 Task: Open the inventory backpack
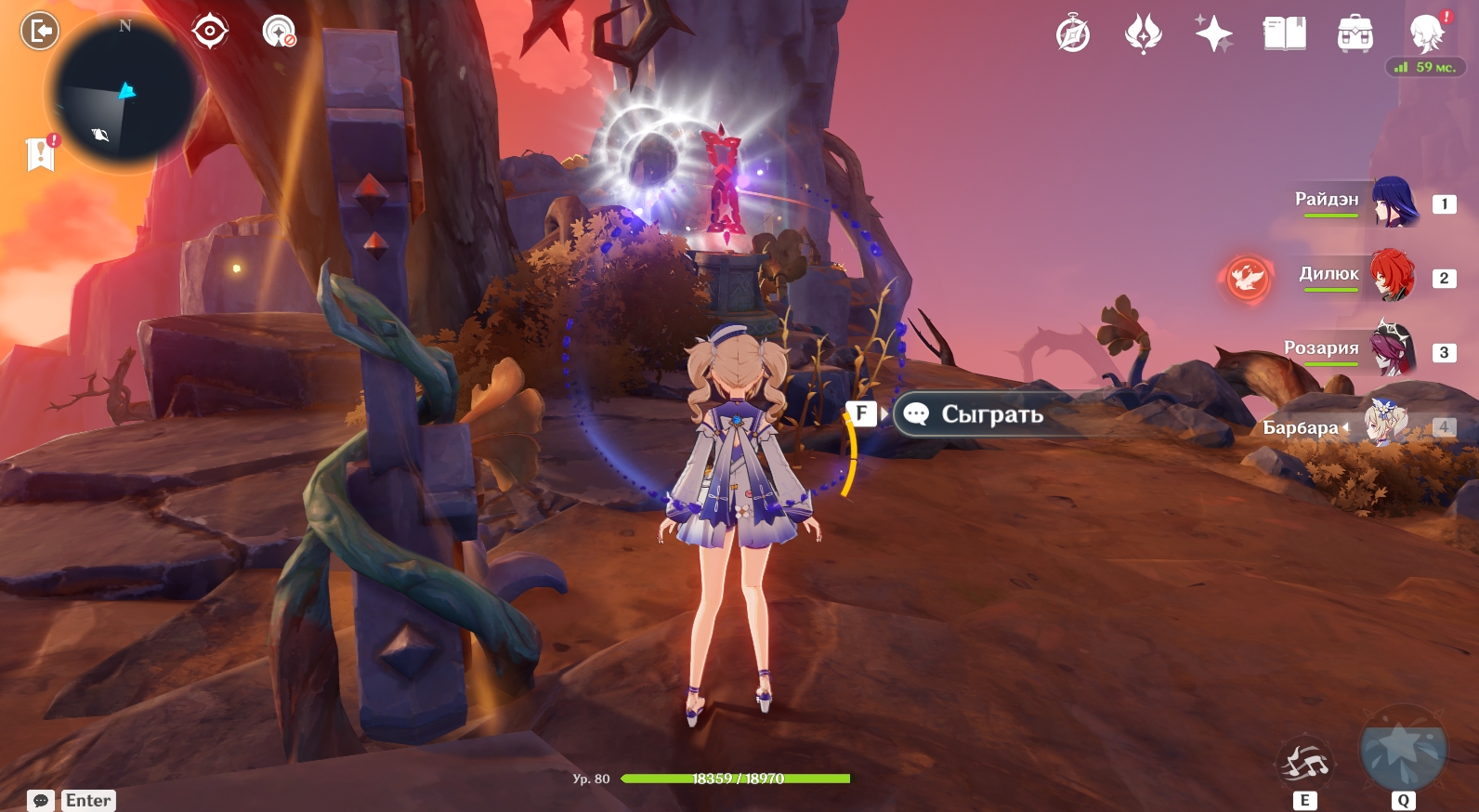tap(1355, 35)
